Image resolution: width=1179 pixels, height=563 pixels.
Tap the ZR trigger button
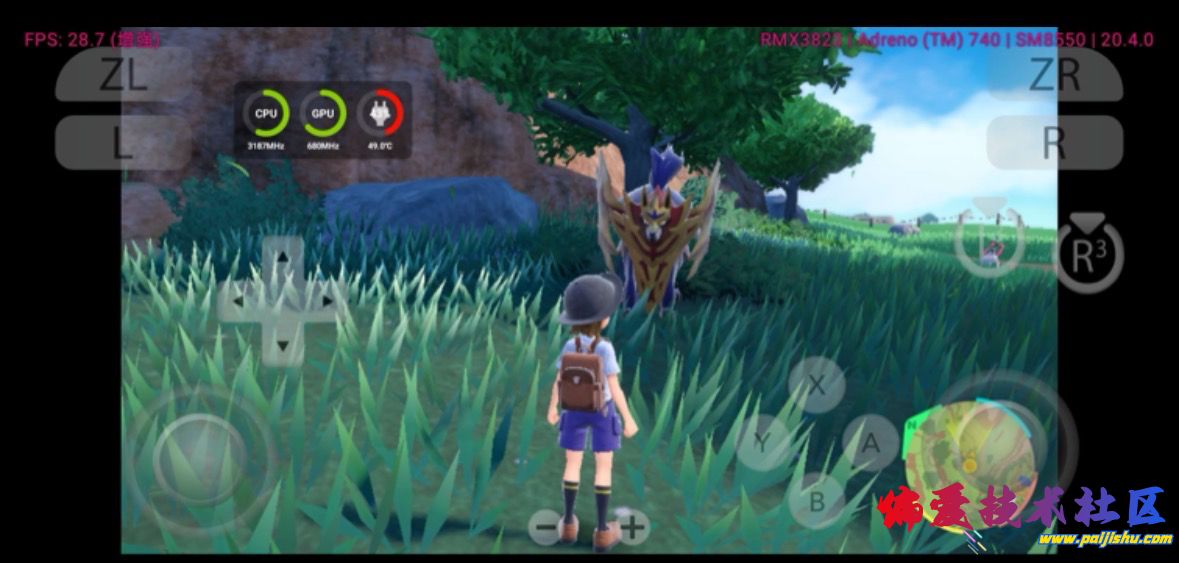(1054, 75)
